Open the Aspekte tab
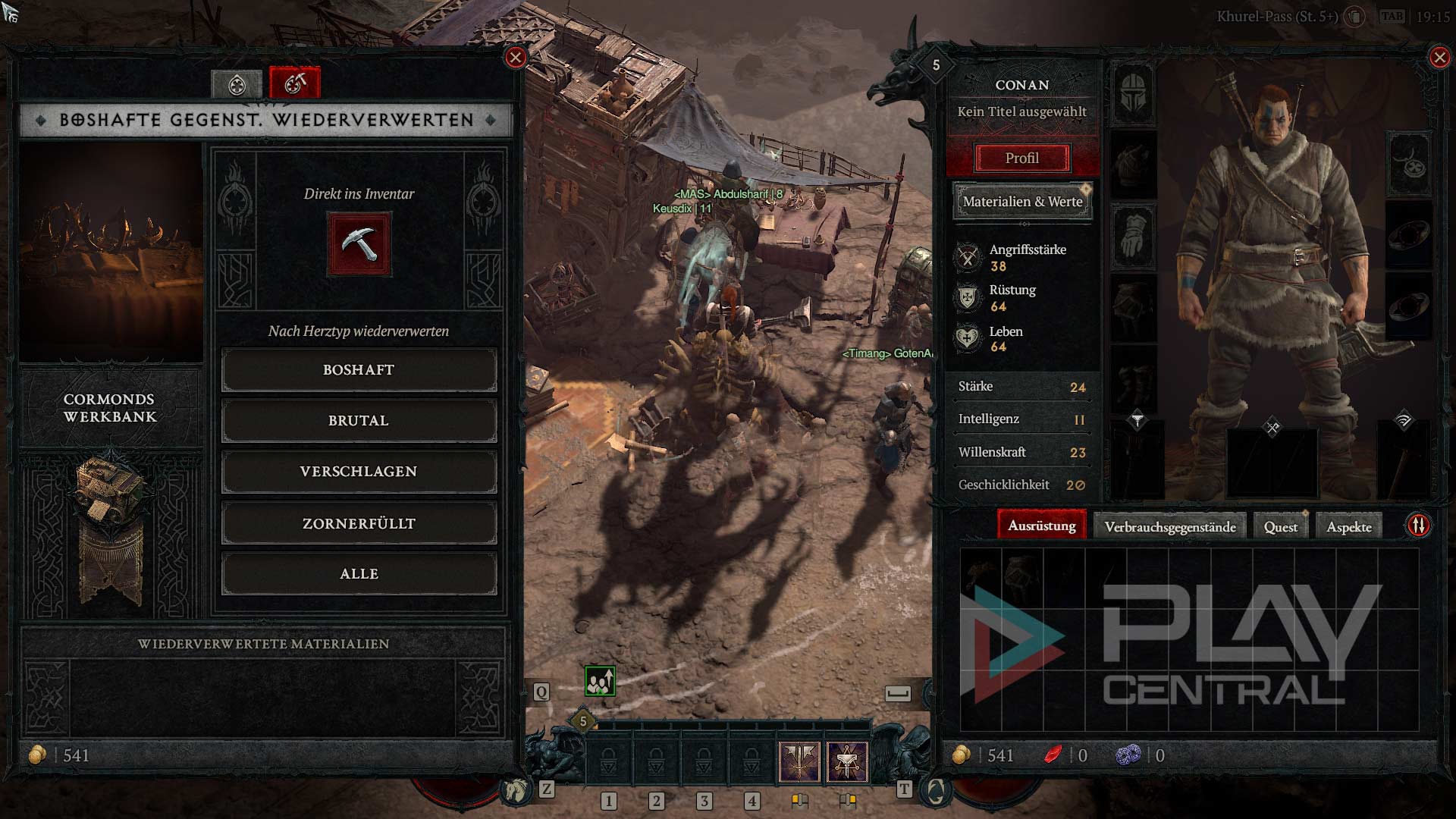Screen dimensions: 1456x819 pos(1348,527)
